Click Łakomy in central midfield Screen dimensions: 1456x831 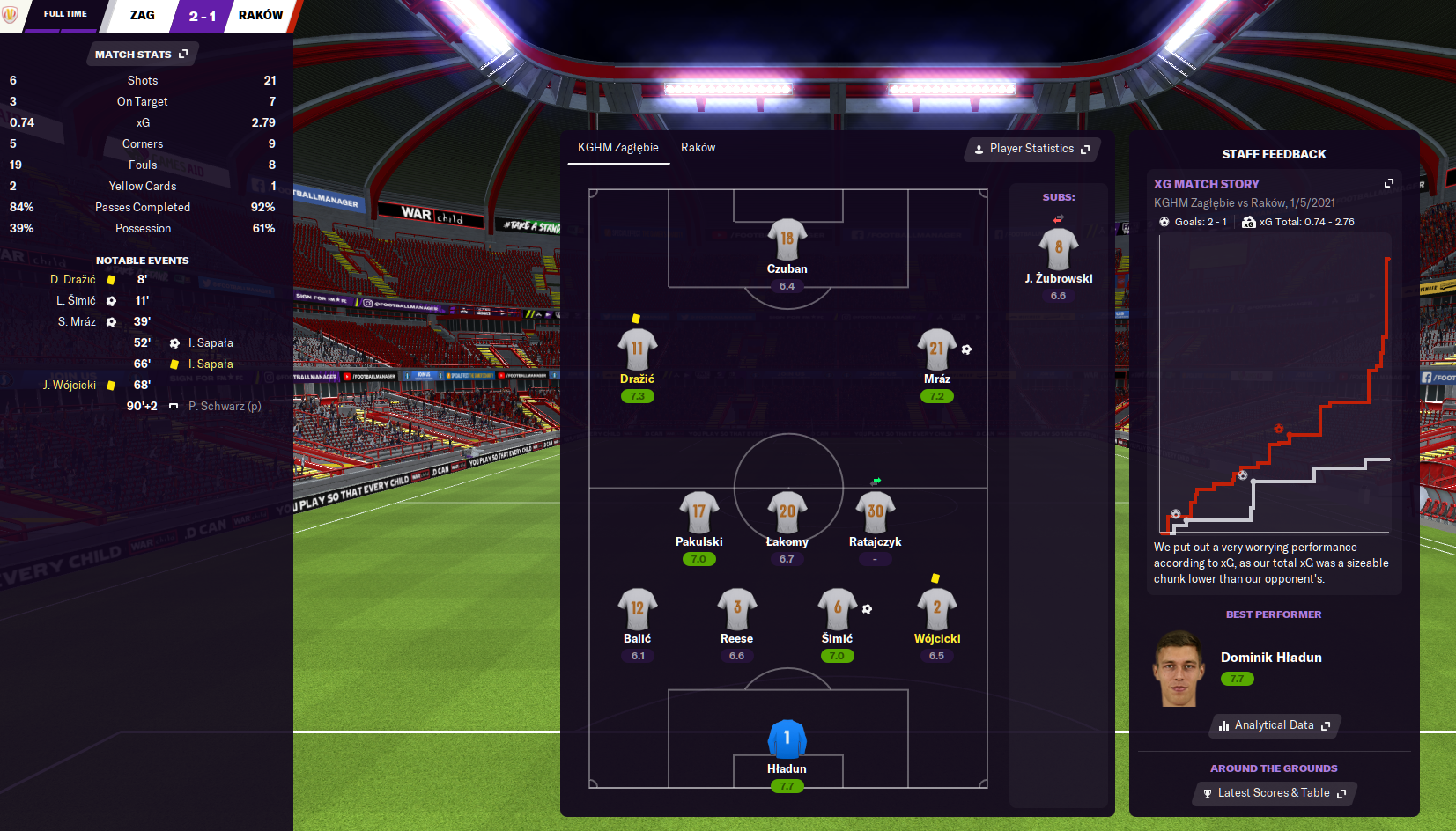click(787, 512)
